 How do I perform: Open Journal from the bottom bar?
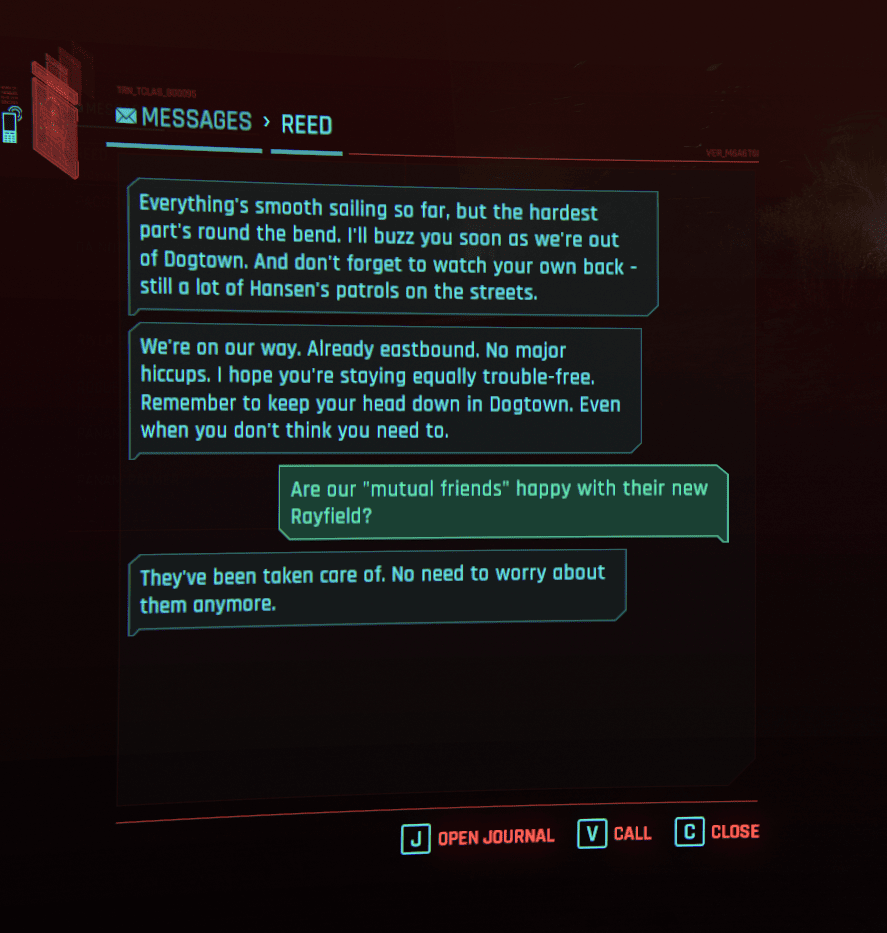[478, 837]
